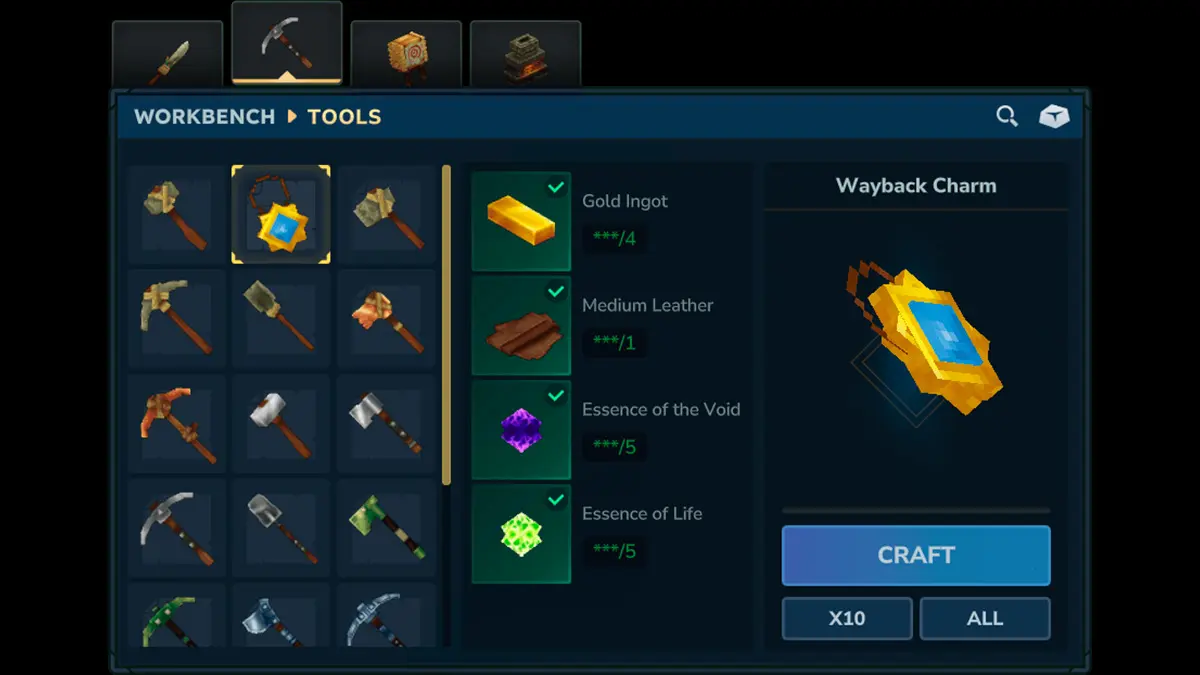
Task: Choose the stone pickaxe recipe
Action: click(x=176, y=318)
